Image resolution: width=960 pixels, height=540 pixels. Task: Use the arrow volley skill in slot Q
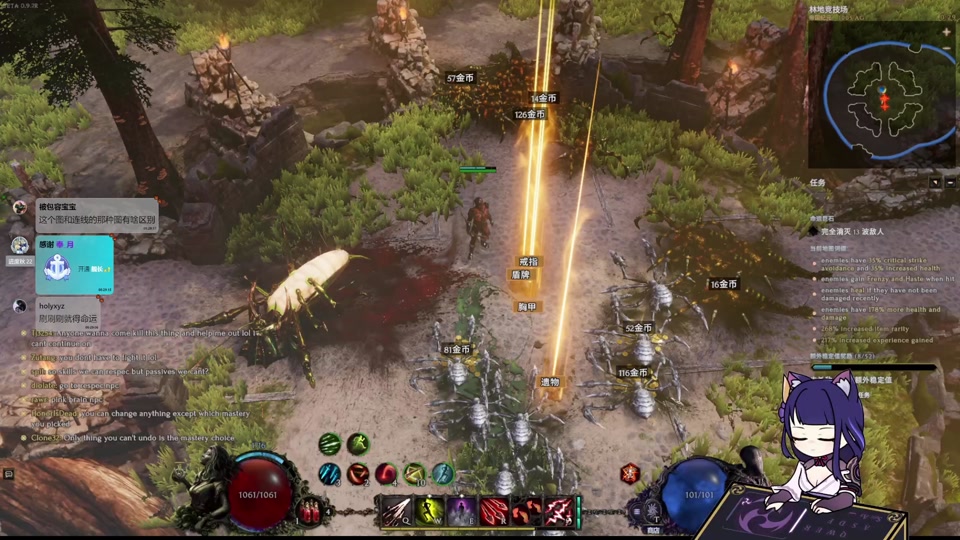[x=397, y=511]
